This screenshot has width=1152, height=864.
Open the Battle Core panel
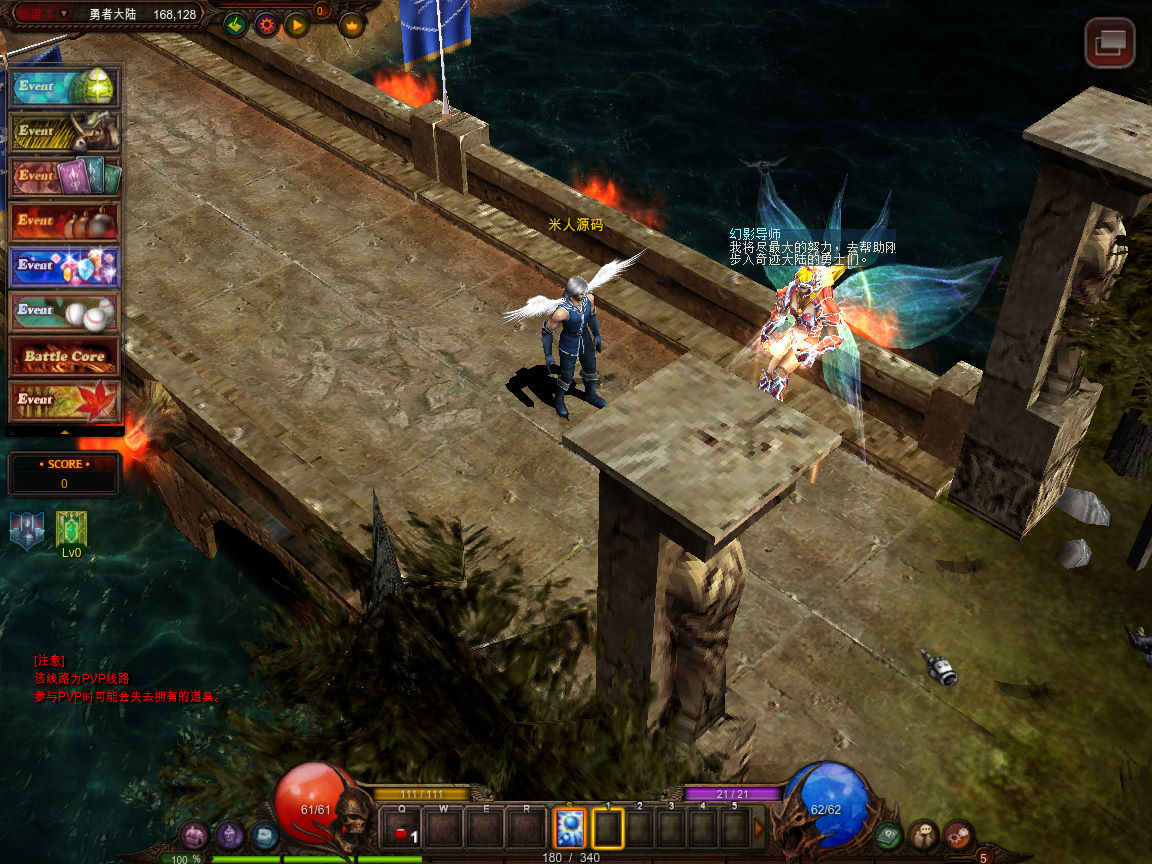(65, 357)
